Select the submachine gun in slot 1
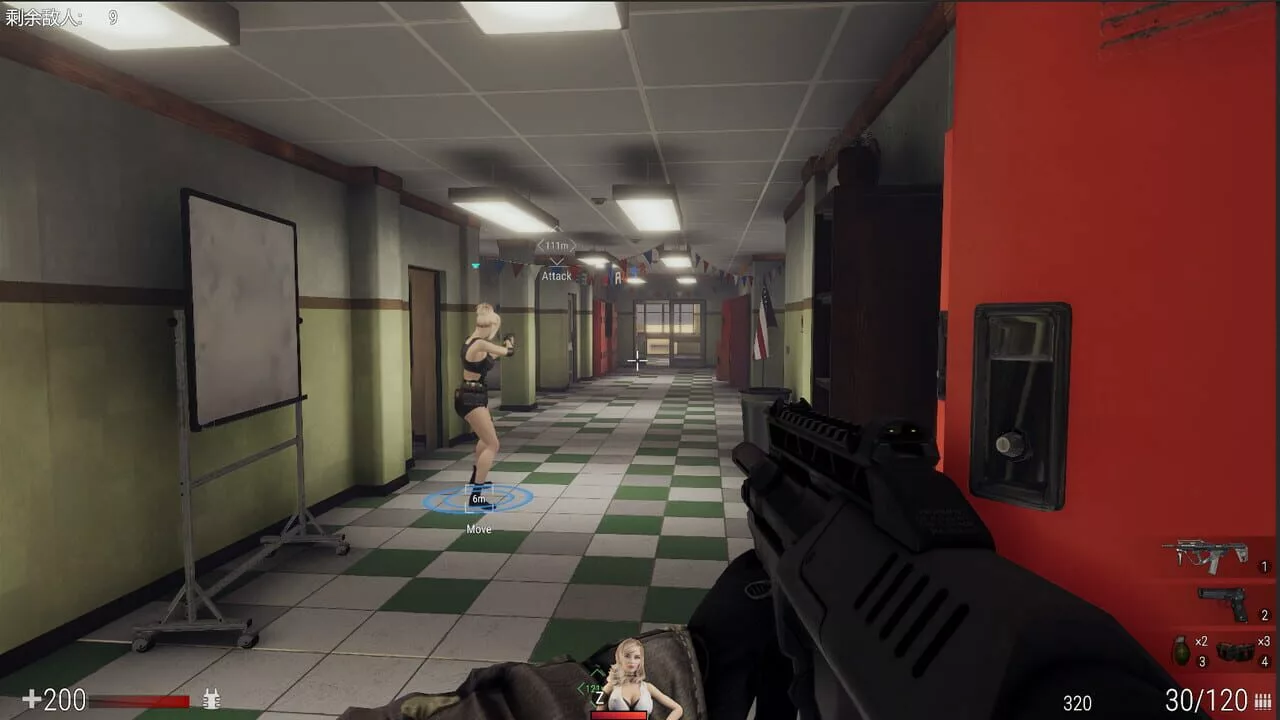 click(x=1205, y=554)
